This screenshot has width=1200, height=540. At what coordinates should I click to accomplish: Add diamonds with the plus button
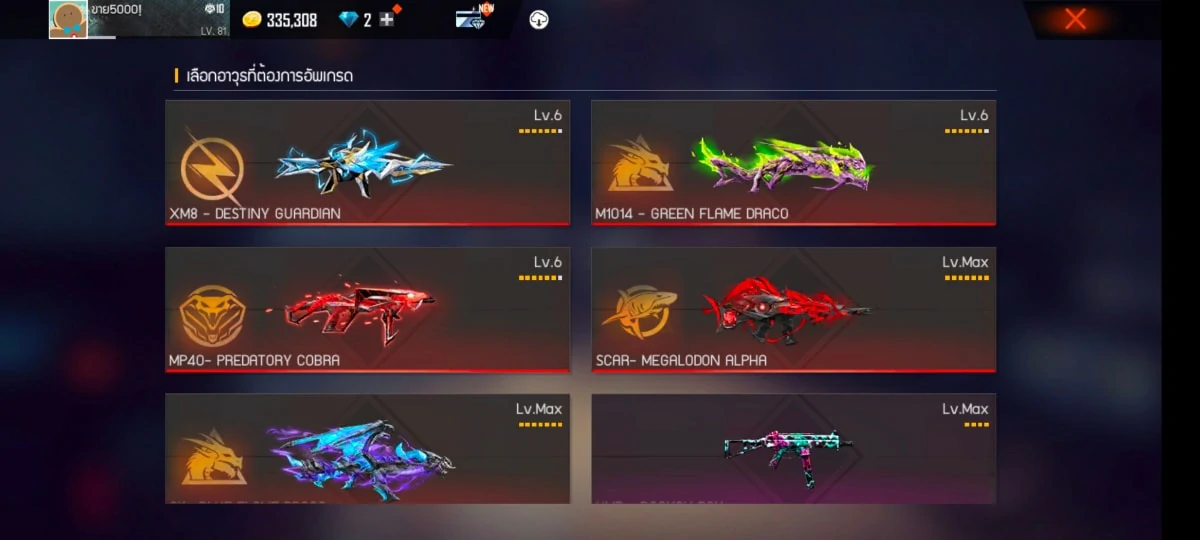(387, 20)
